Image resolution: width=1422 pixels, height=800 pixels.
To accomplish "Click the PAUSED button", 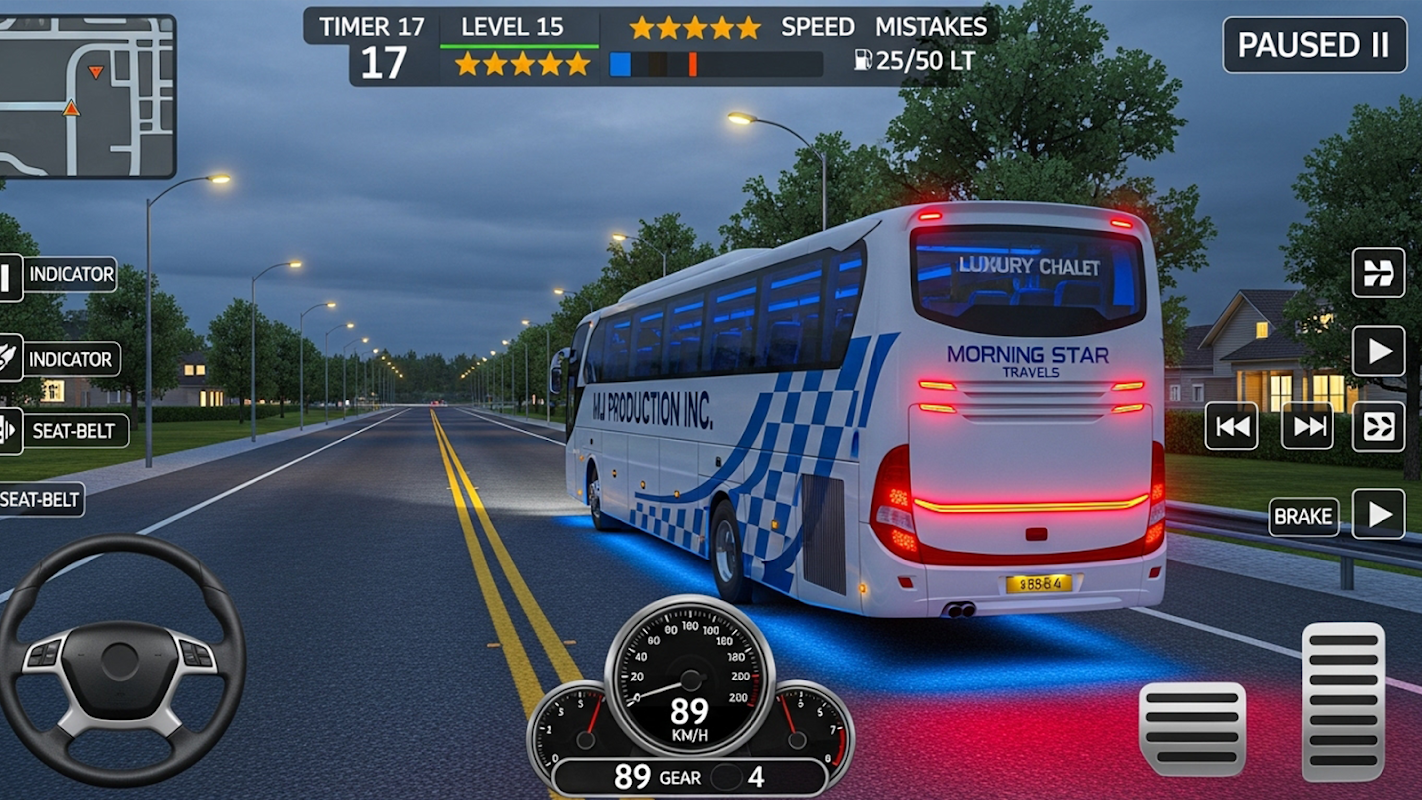I will pos(1314,45).
